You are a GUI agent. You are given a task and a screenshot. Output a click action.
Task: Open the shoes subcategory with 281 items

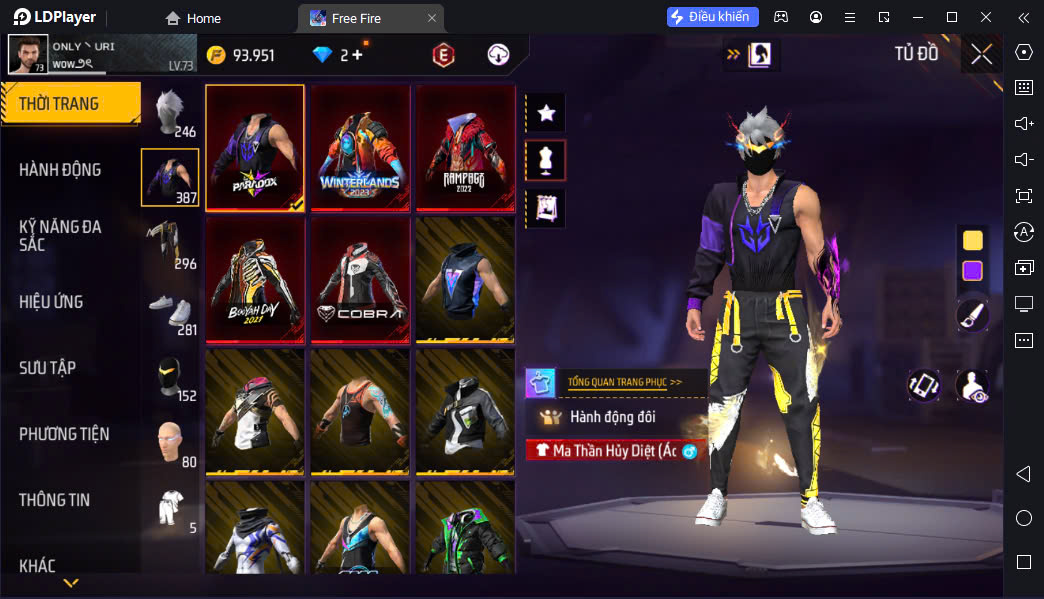[x=170, y=310]
